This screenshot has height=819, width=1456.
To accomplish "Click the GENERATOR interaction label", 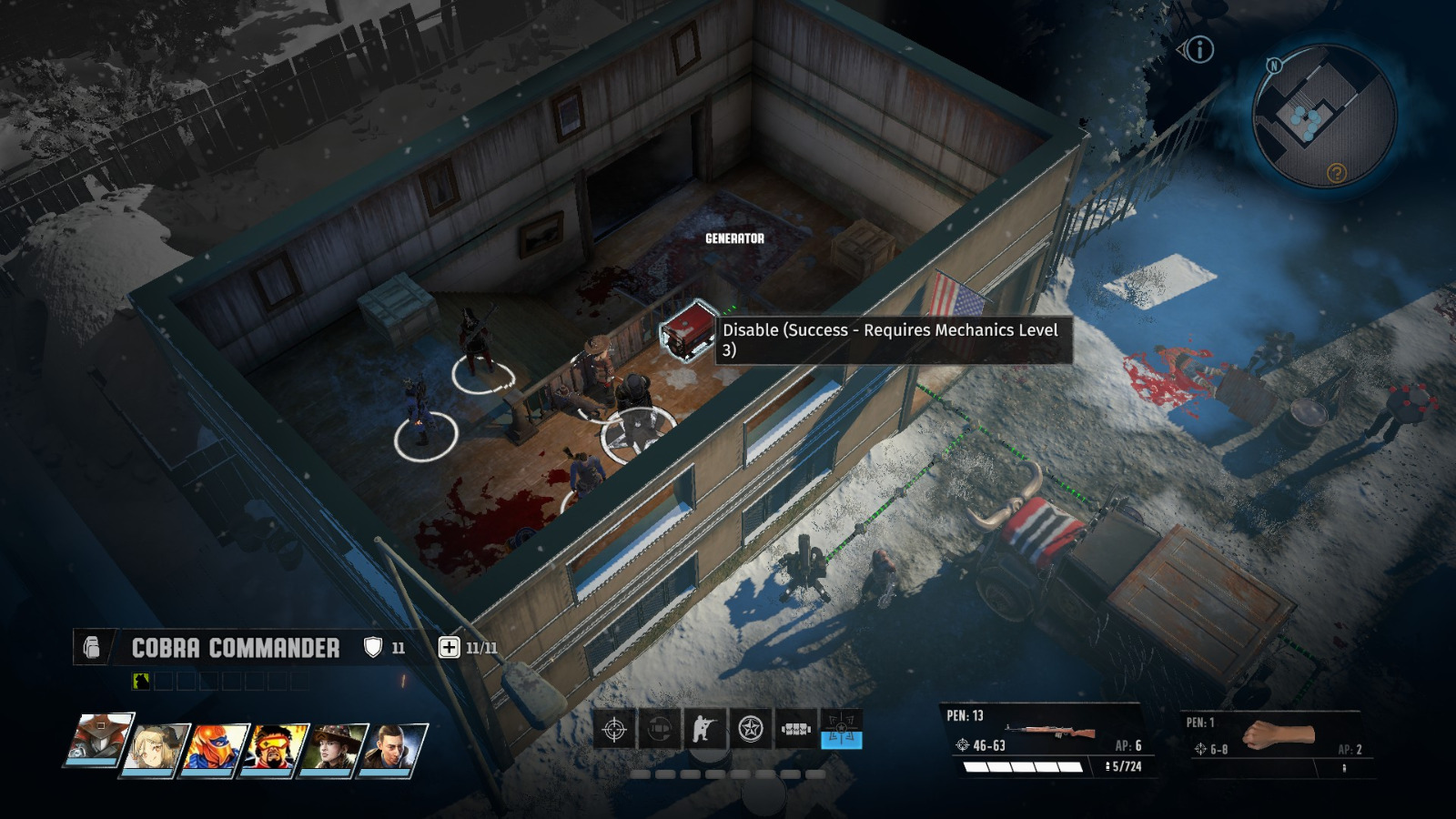I will tap(734, 240).
